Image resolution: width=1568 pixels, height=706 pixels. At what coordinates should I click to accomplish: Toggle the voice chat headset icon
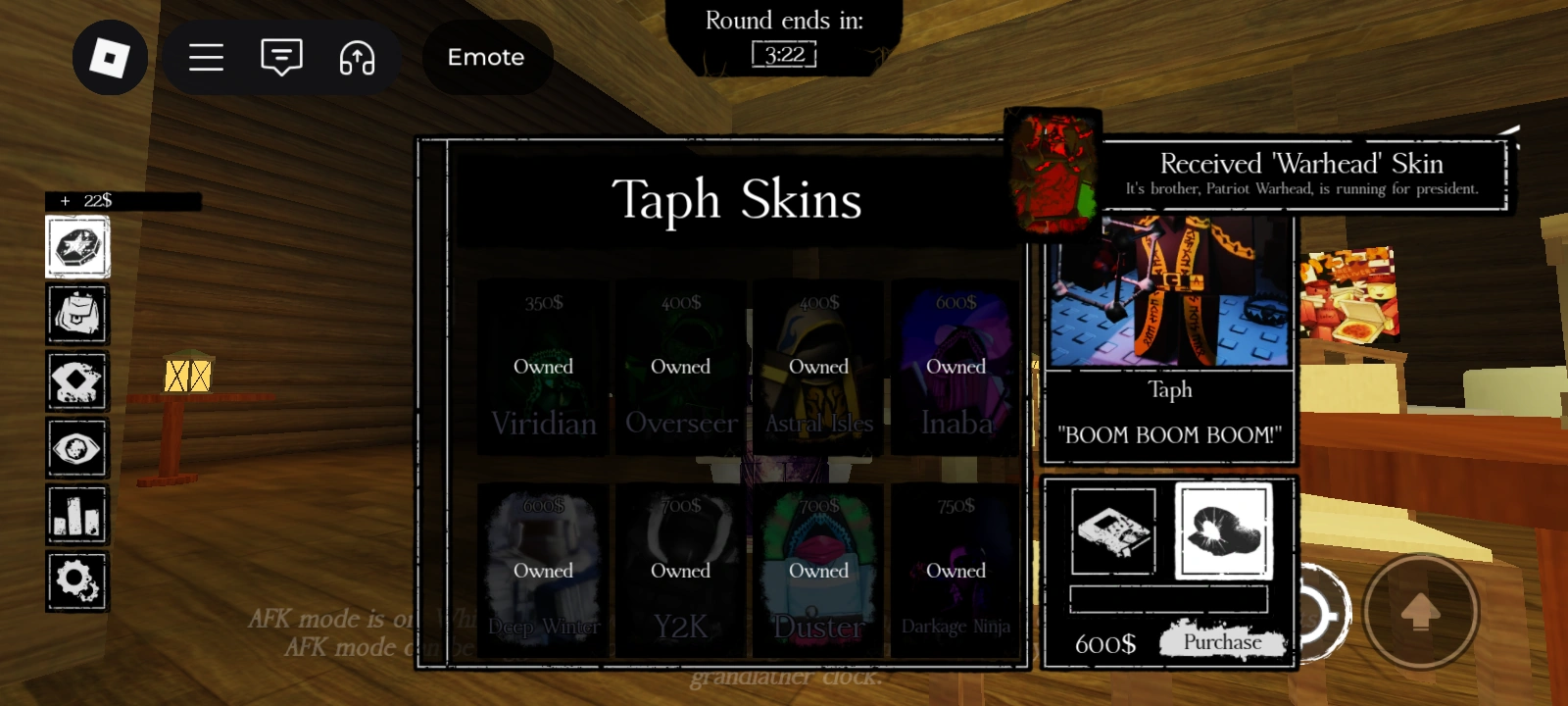(357, 59)
